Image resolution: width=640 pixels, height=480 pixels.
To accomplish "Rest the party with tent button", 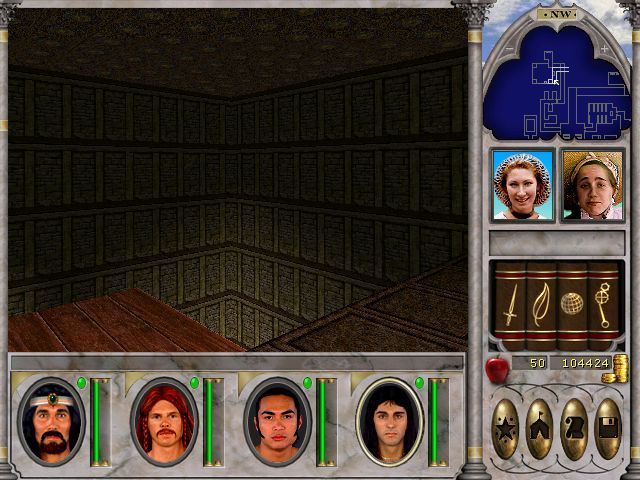I will pyautogui.click(x=540, y=428).
